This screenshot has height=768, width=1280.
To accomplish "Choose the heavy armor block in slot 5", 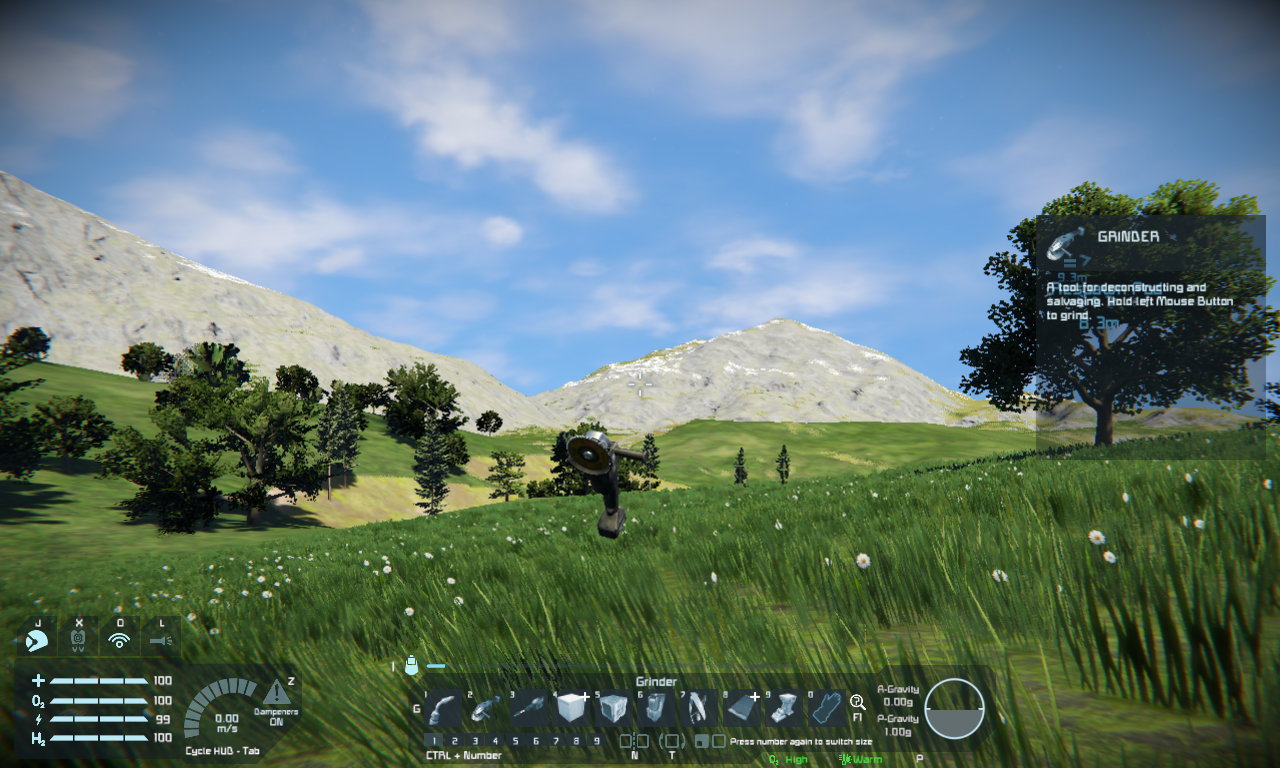I will [613, 709].
